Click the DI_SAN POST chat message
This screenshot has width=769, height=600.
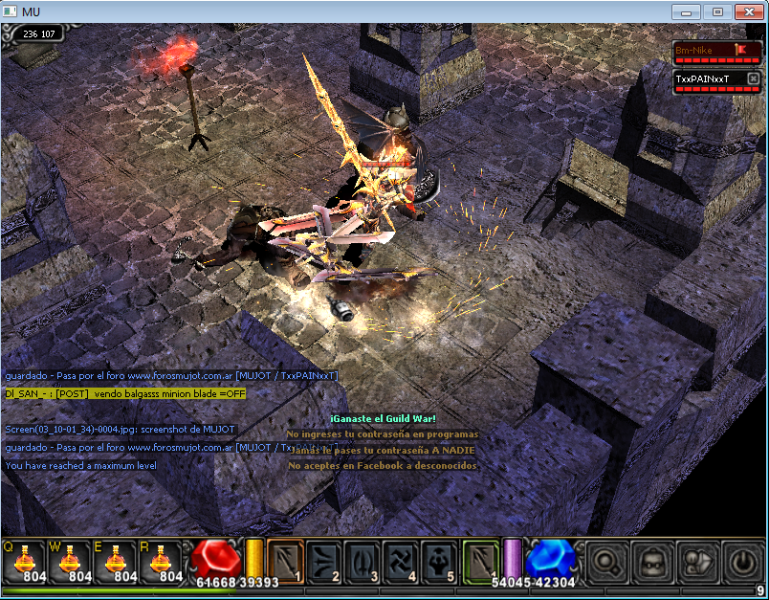[x=124, y=394]
